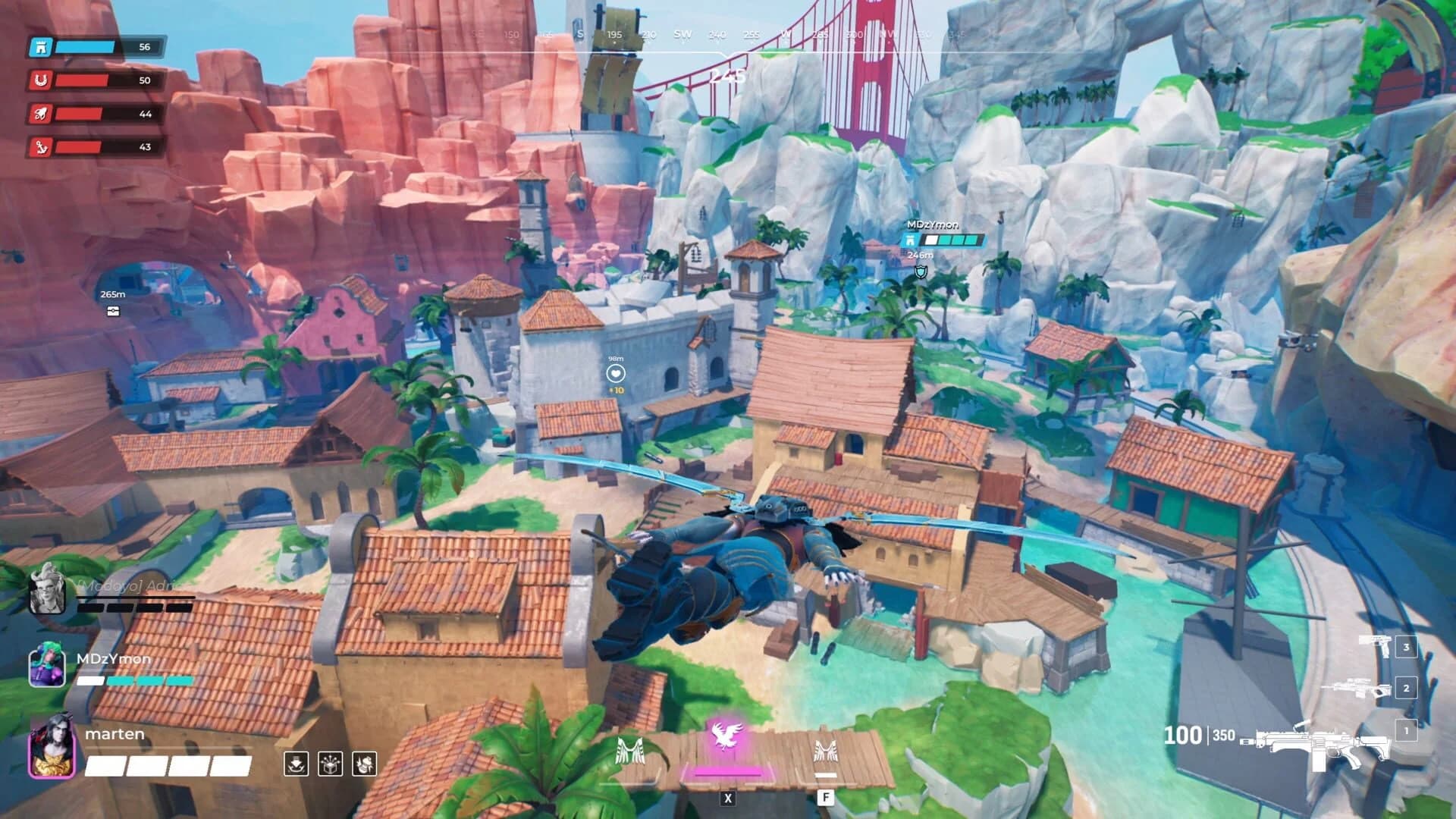Click the horseshoe team's score icon

(42, 80)
